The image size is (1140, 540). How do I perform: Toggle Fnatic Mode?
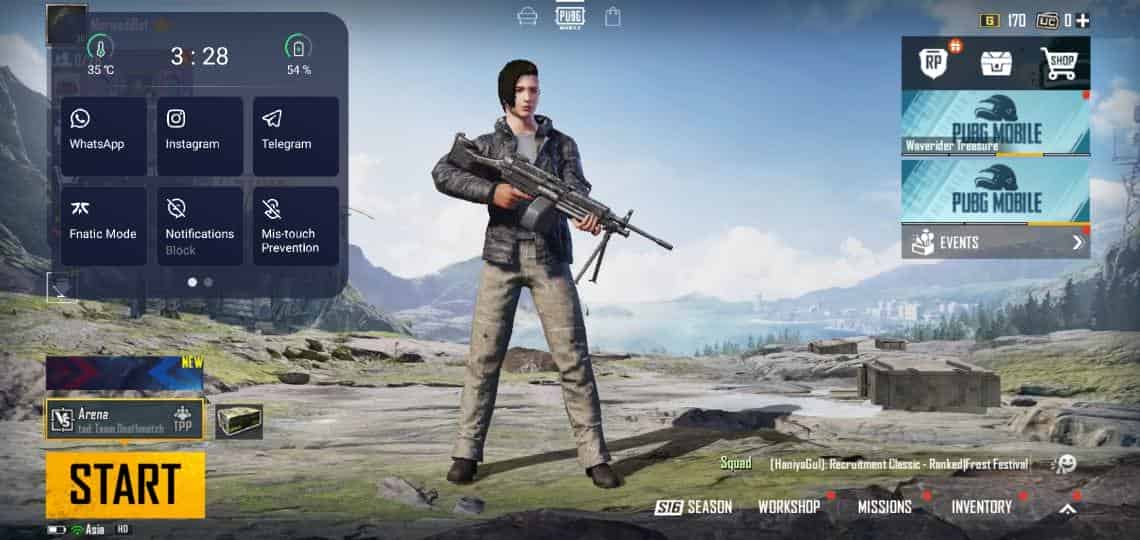click(x=103, y=226)
